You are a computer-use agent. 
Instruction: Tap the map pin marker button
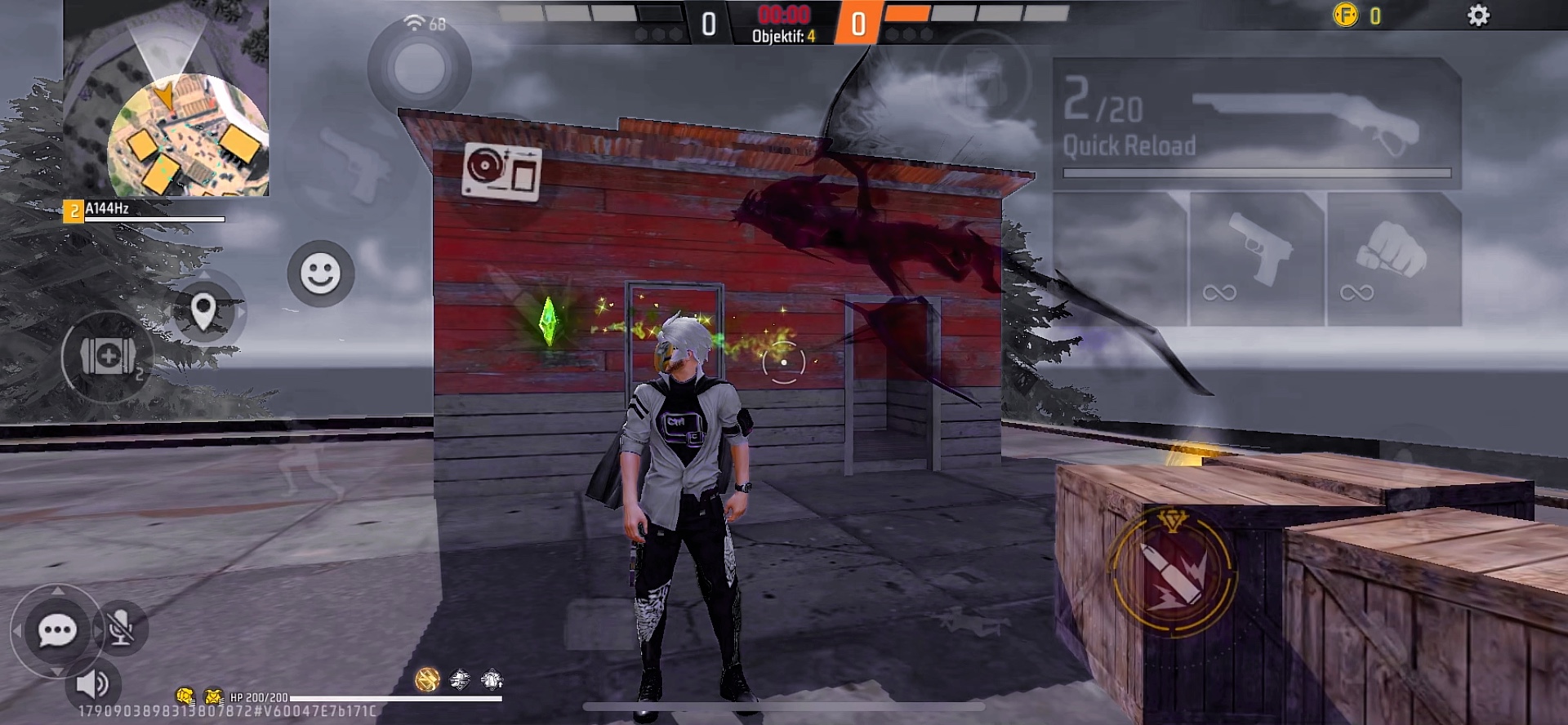(x=203, y=311)
